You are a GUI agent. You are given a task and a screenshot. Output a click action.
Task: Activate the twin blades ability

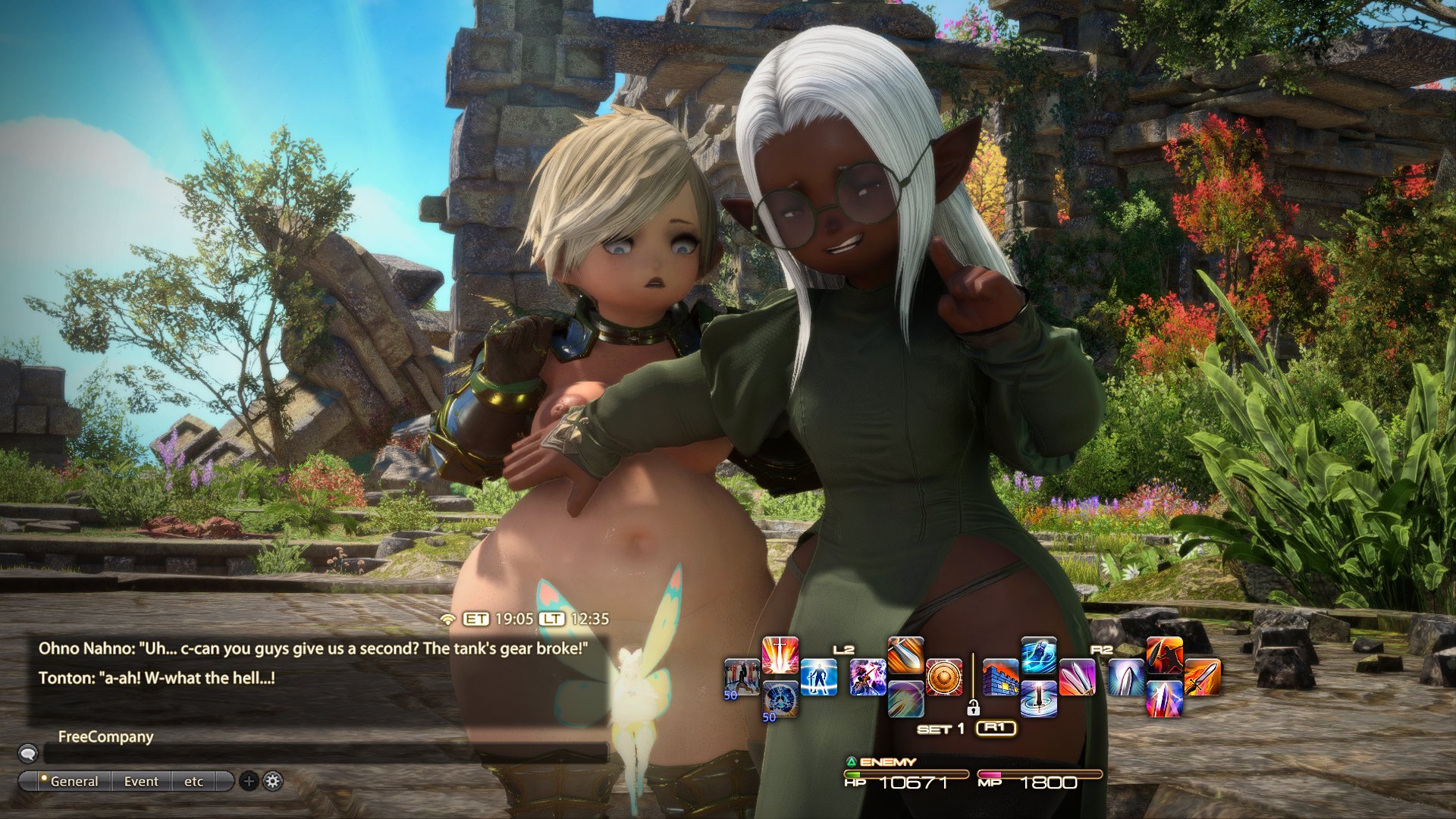coord(1077,677)
